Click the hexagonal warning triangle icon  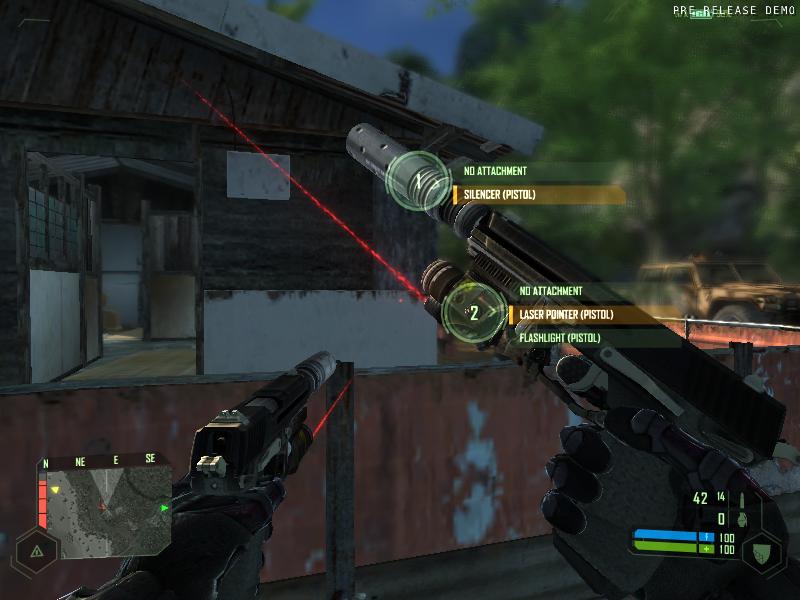37,550
